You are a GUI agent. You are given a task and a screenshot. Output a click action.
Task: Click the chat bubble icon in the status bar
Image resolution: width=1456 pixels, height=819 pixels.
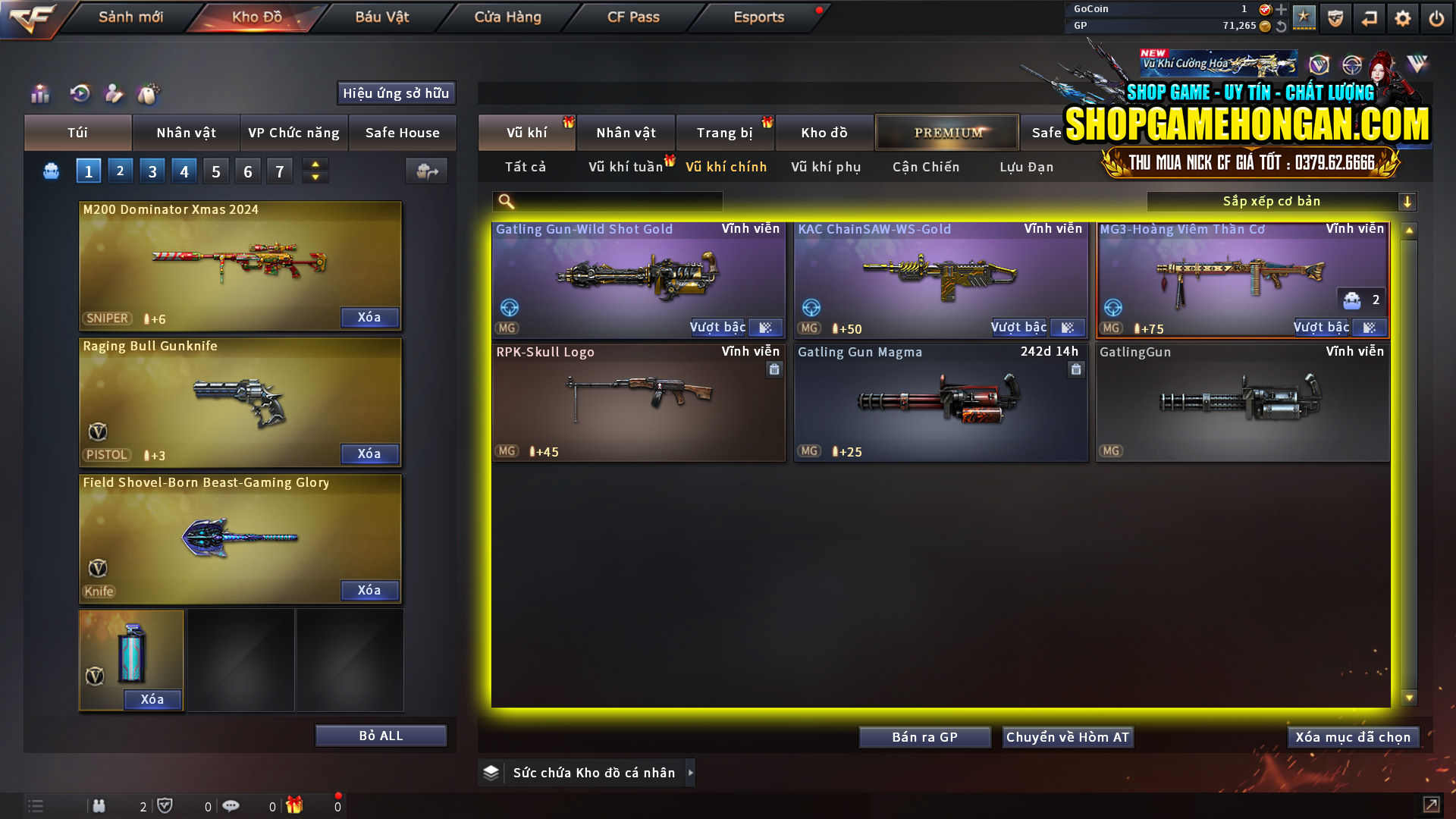pyautogui.click(x=231, y=805)
